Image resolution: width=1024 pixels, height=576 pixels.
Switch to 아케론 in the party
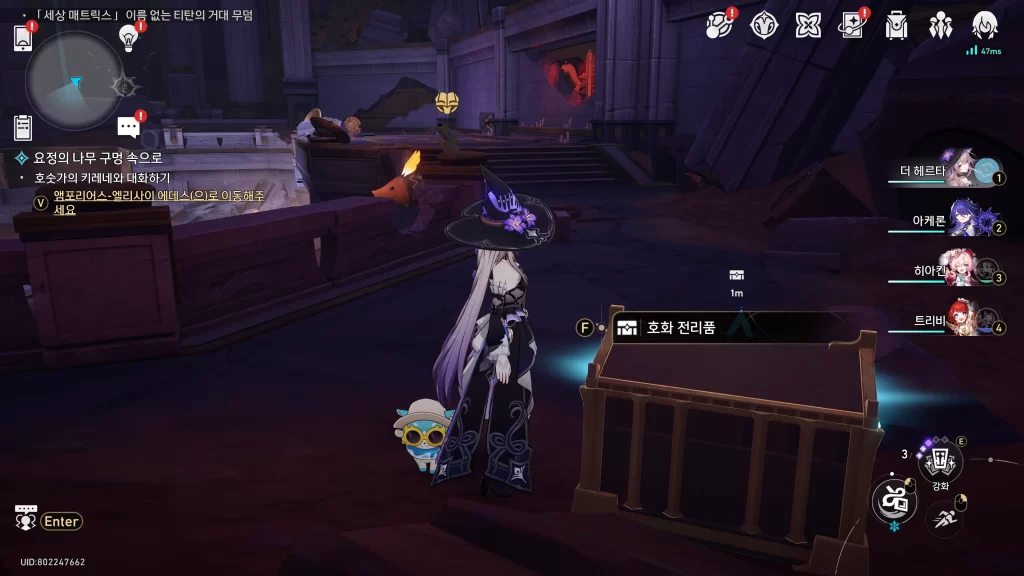(x=962, y=219)
